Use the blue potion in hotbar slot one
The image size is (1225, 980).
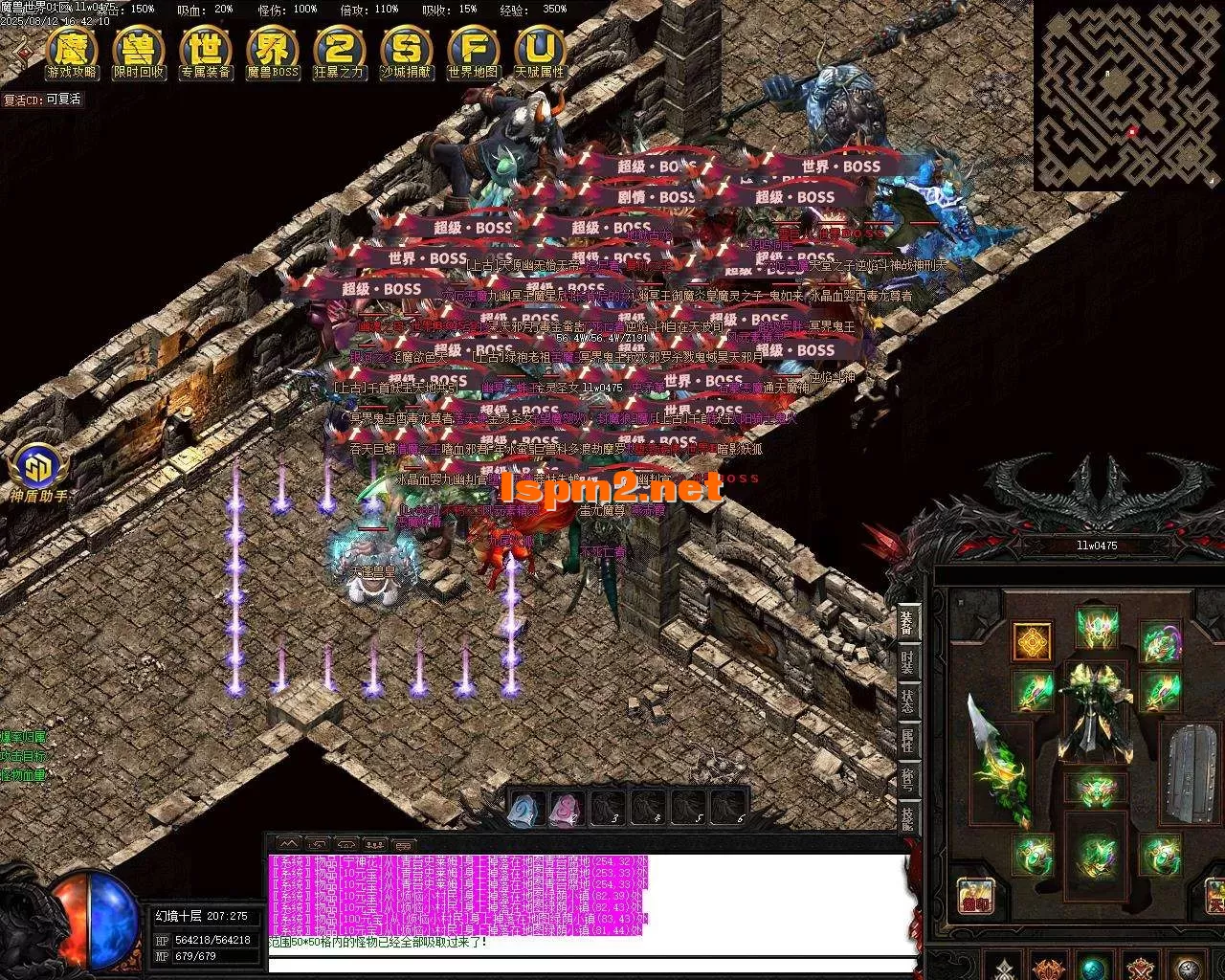[x=524, y=810]
